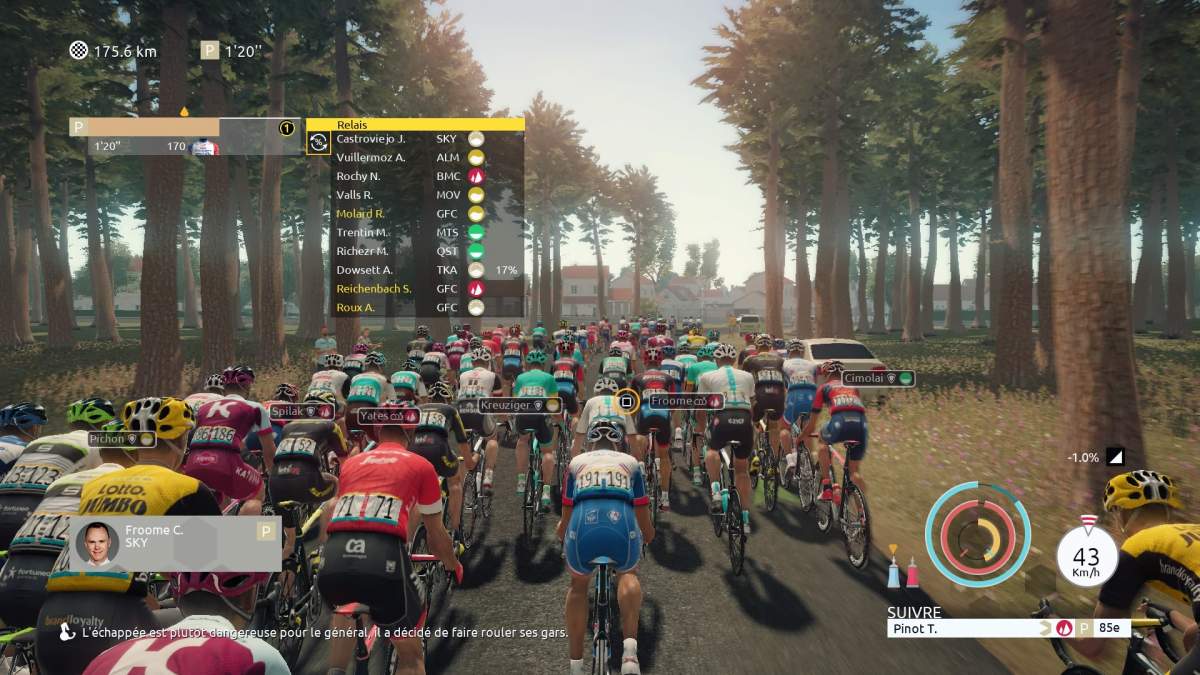
Task: Click the Suivre Pinot T. follow bar
Action: [1008, 629]
